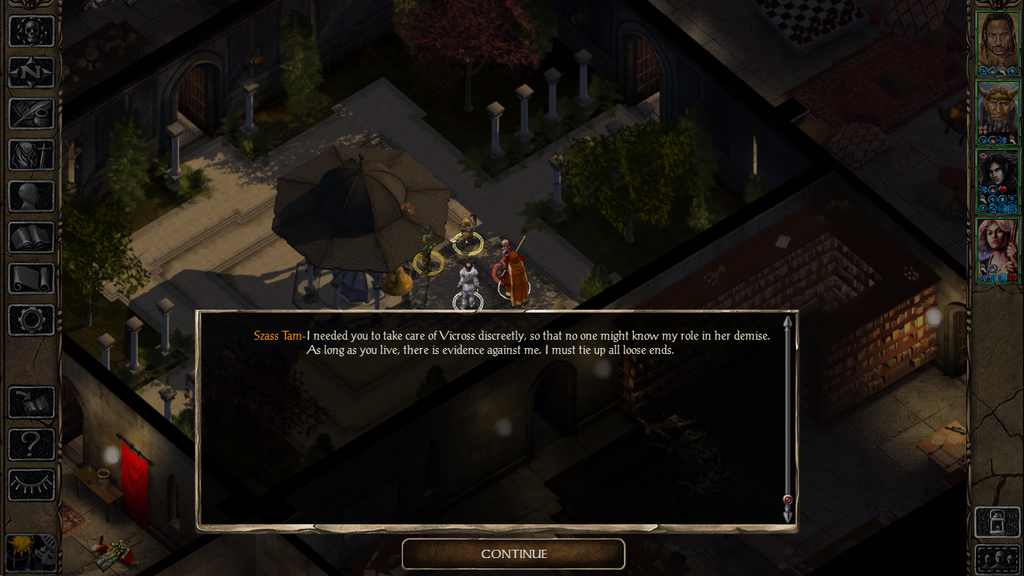The image size is (1024, 576).
Task: Show the character record head icon
Action: pyautogui.click(x=31, y=196)
